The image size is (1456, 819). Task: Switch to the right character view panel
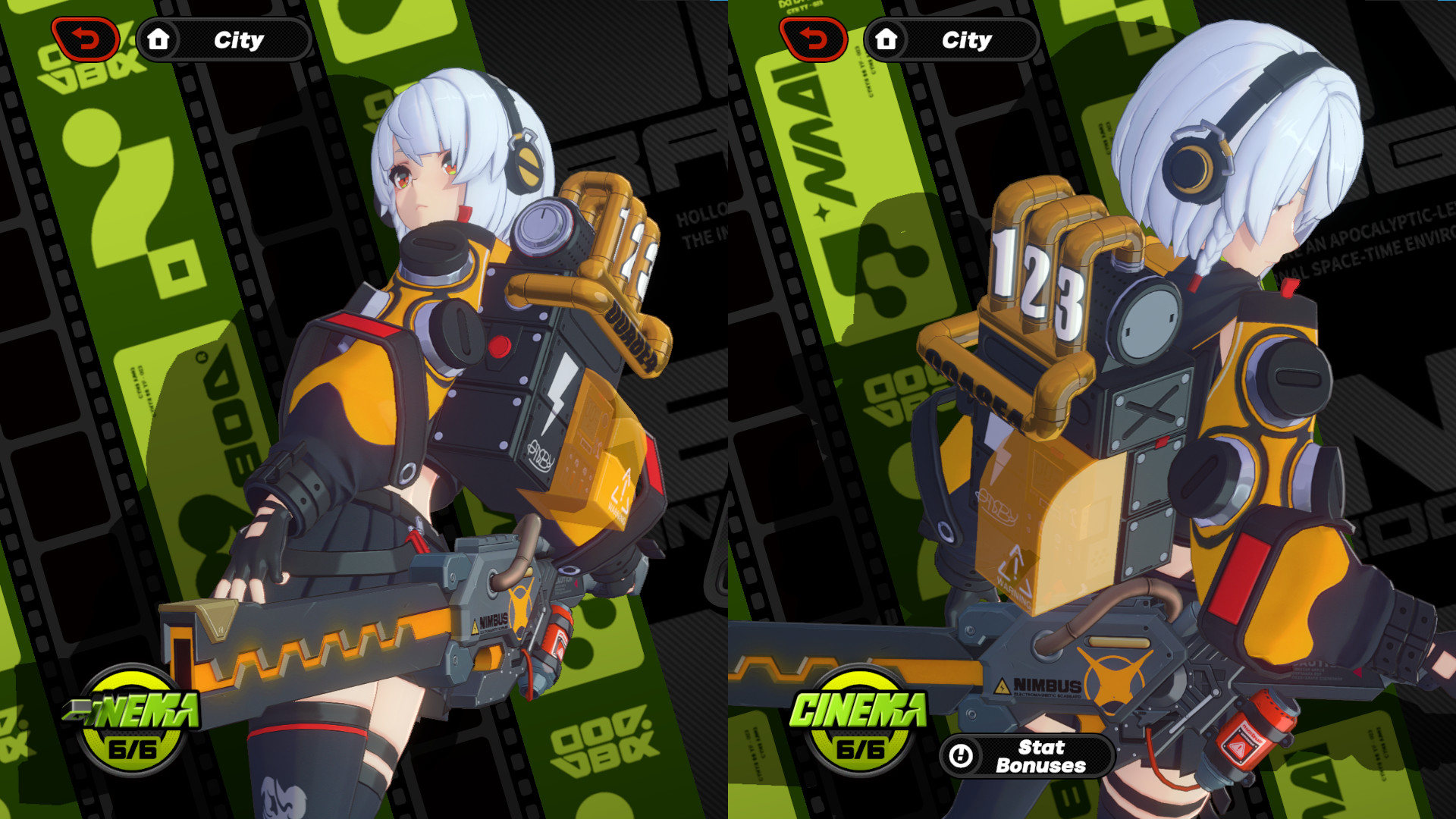(1092, 409)
